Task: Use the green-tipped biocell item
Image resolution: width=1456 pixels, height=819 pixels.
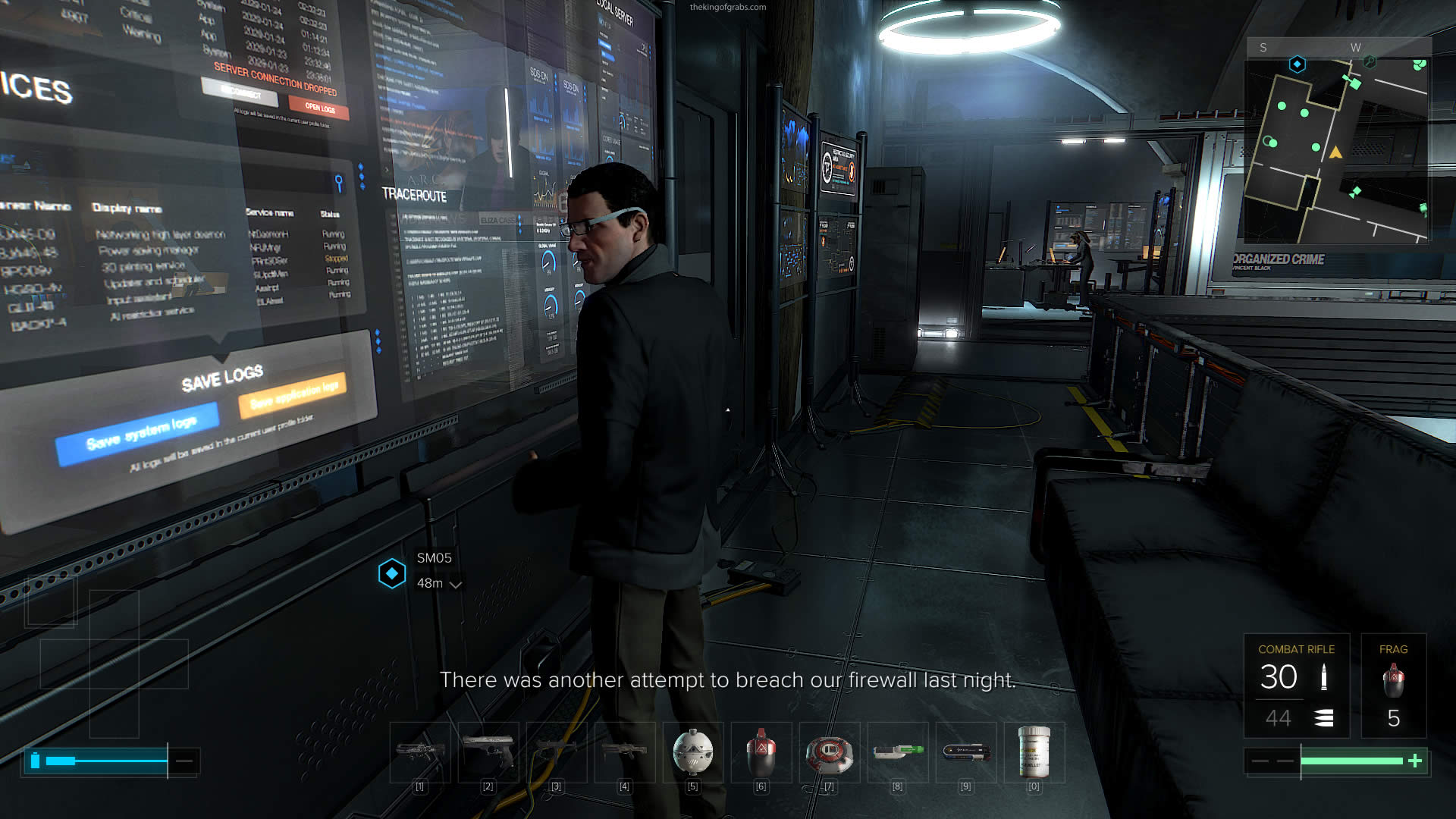Action: 898,752
